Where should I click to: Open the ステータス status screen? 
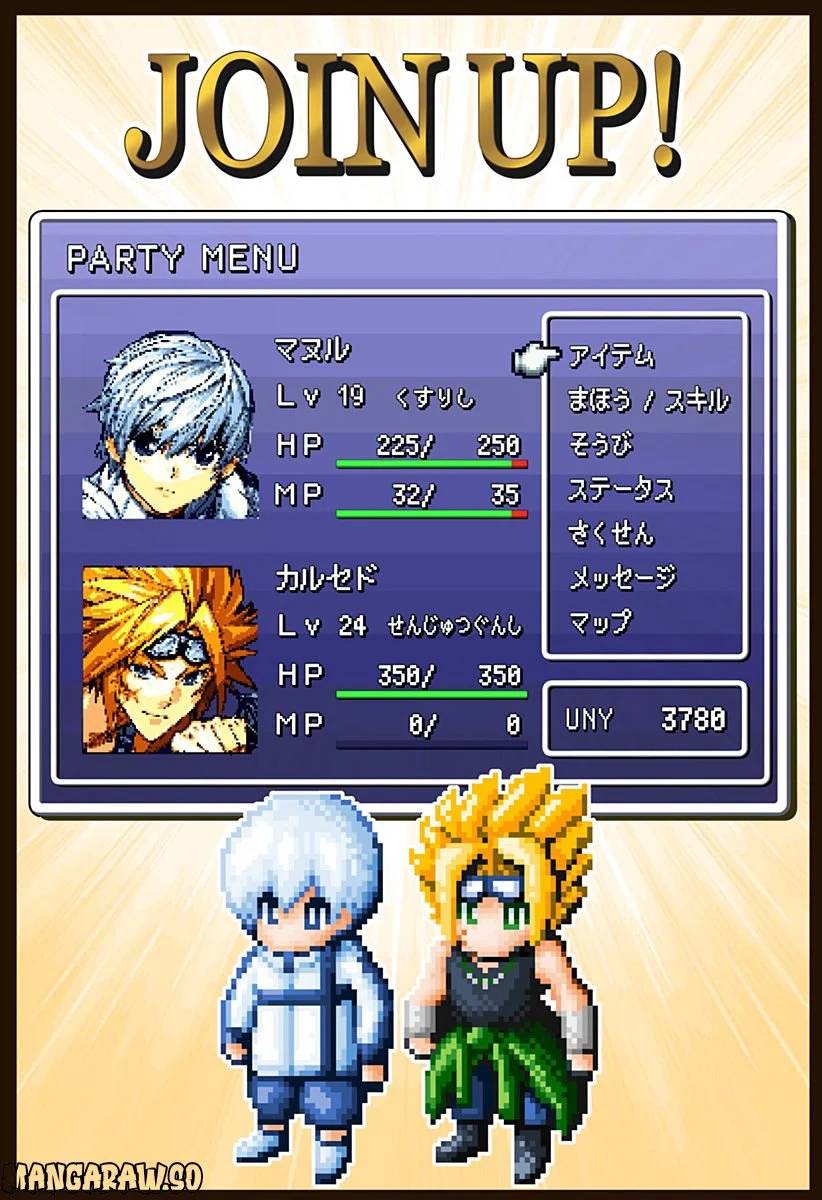(x=621, y=490)
